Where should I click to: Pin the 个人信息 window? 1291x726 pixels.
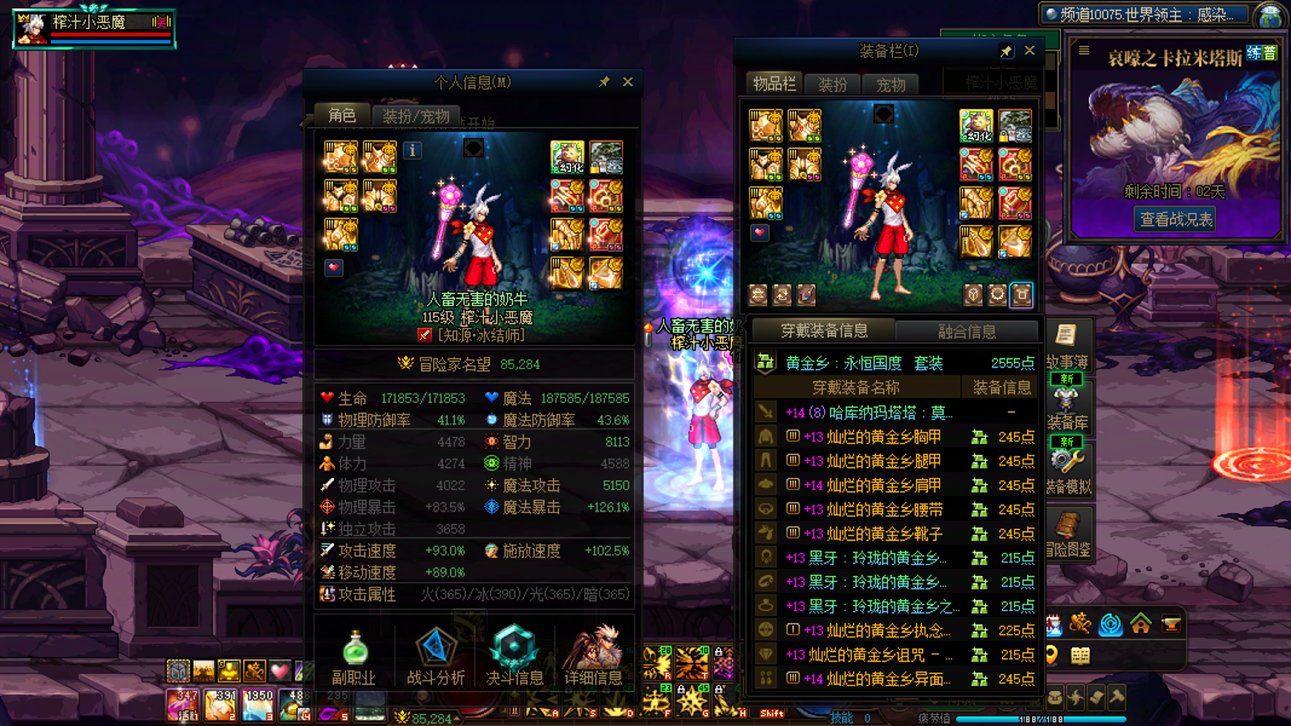603,82
